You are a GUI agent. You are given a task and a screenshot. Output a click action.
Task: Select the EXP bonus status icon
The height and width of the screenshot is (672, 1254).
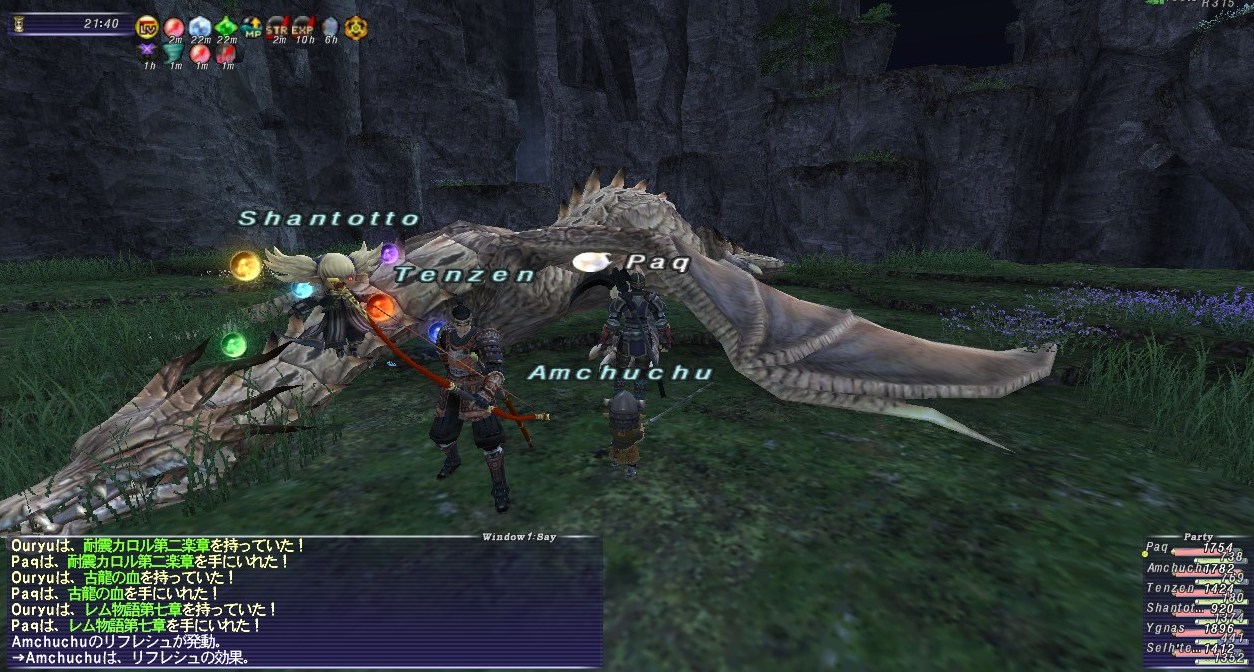pos(303,27)
